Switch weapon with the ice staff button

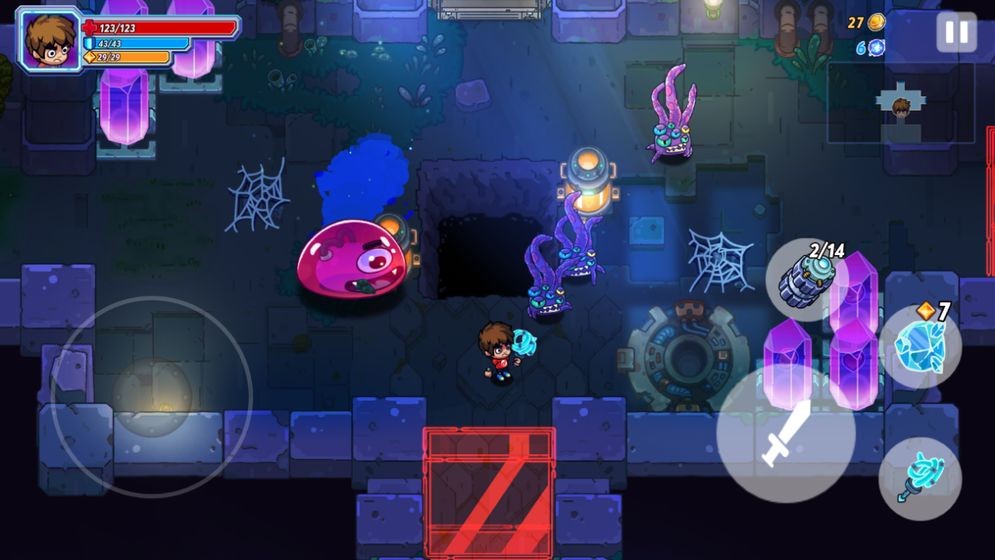pyautogui.click(x=919, y=477)
